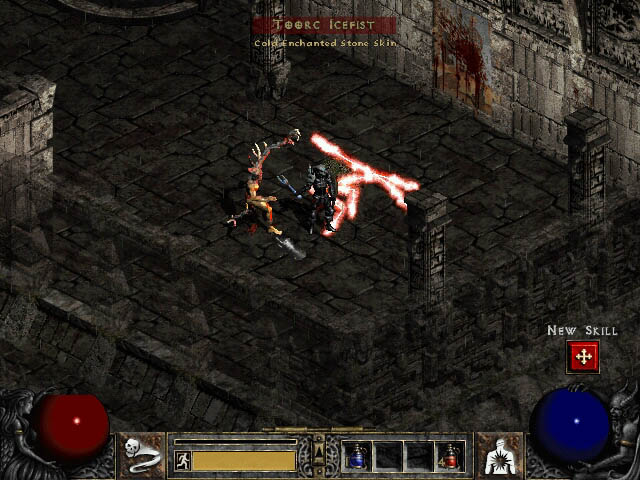Open the New Skill point button
Viewport: 640px width, 480px height.
click(582, 356)
